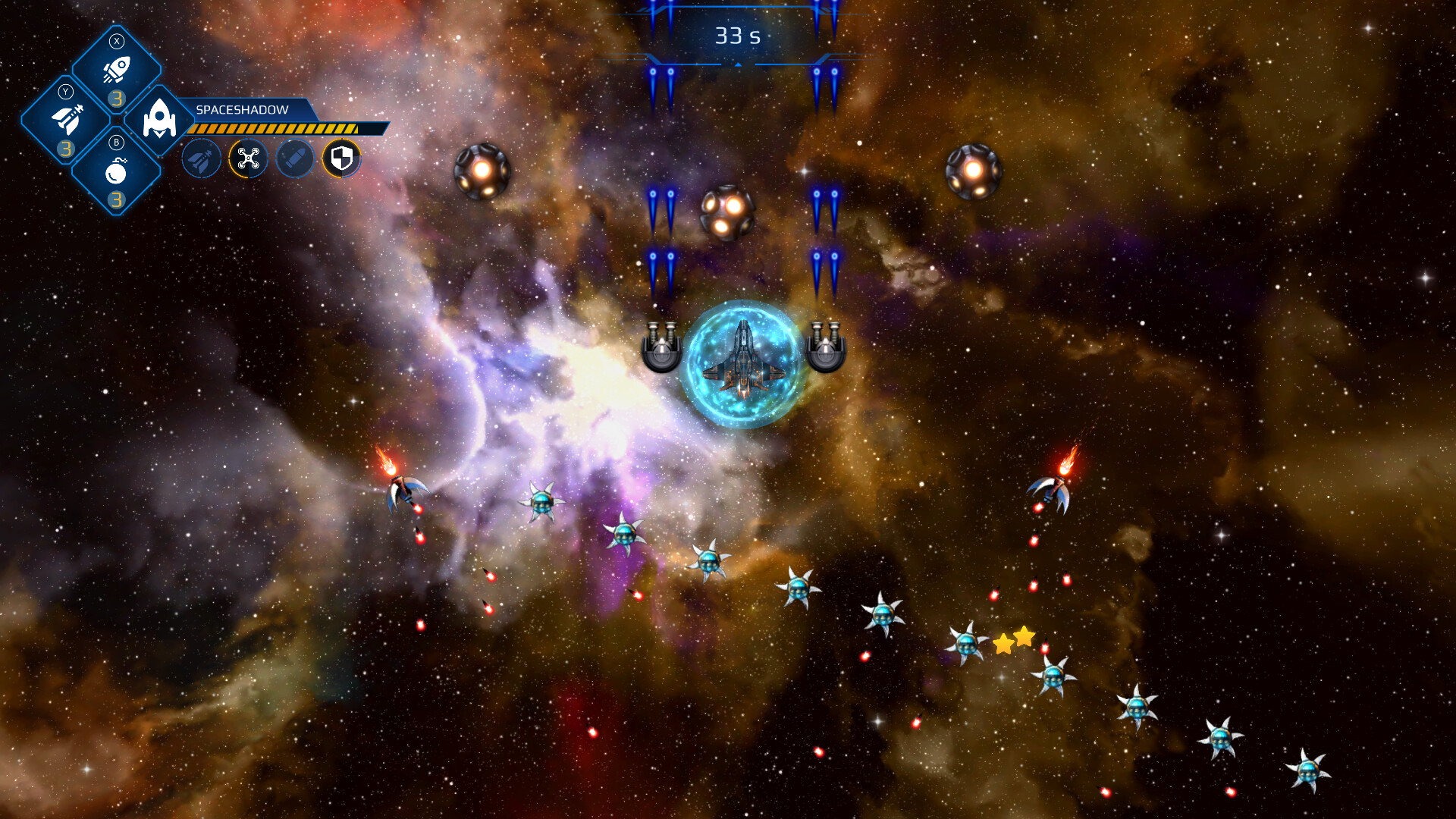Click the yellow striped health bar
1456x819 pixels.
coord(273,128)
